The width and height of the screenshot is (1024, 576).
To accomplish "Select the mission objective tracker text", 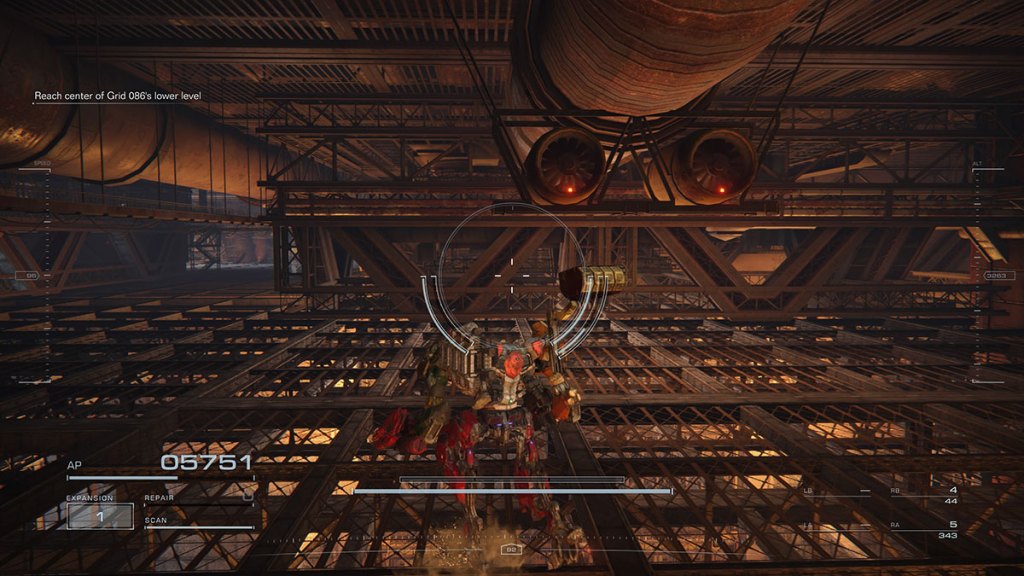I will pyautogui.click(x=119, y=96).
